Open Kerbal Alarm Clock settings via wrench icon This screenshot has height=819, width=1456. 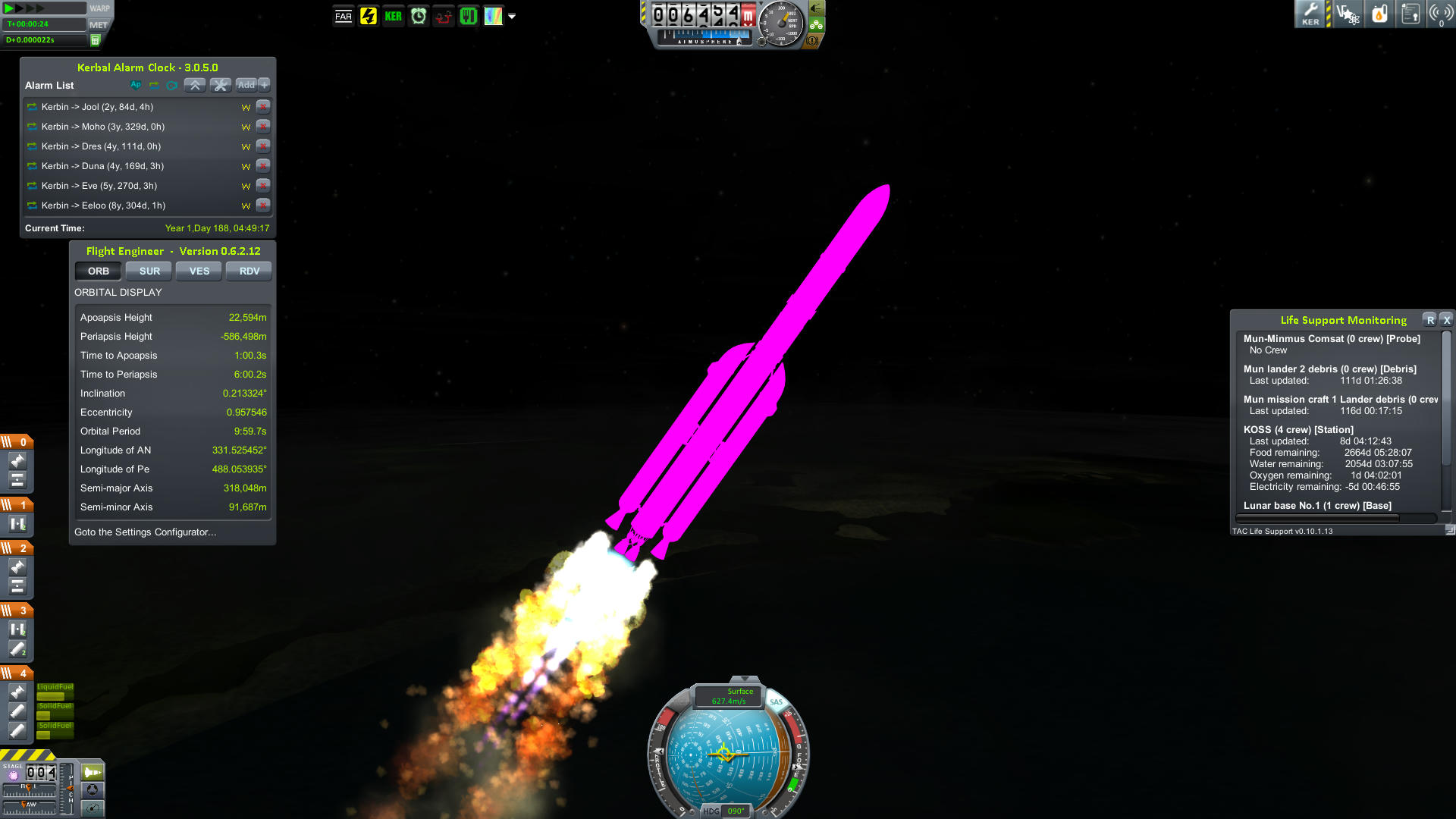tap(220, 85)
